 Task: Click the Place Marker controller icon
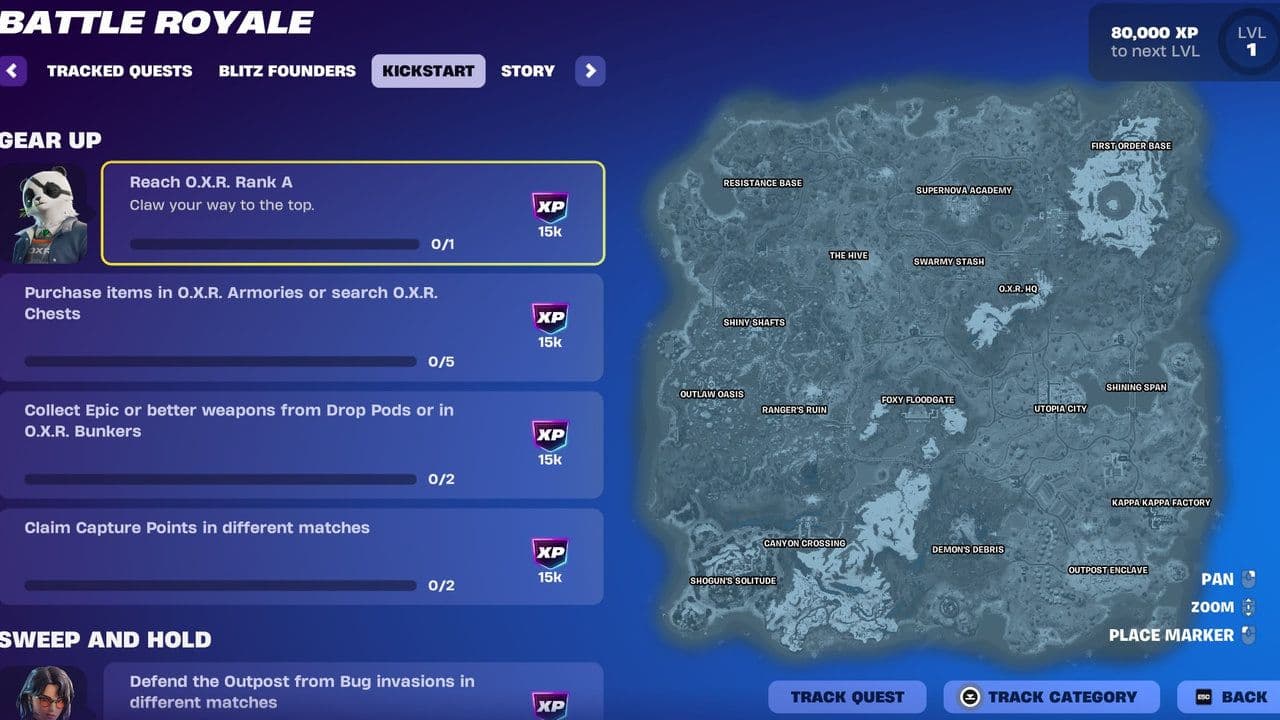tap(1248, 635)
